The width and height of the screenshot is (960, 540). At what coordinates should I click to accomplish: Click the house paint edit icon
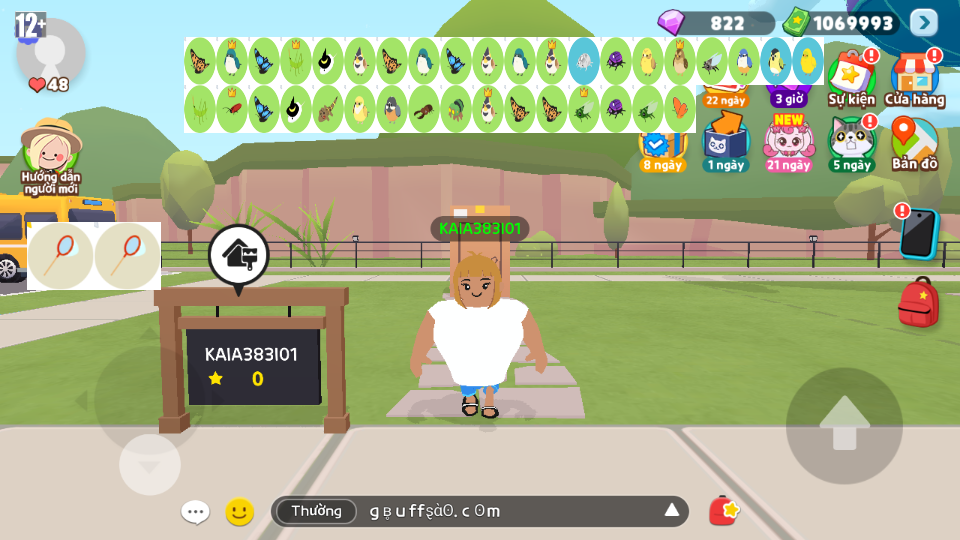tap(238, 255)
